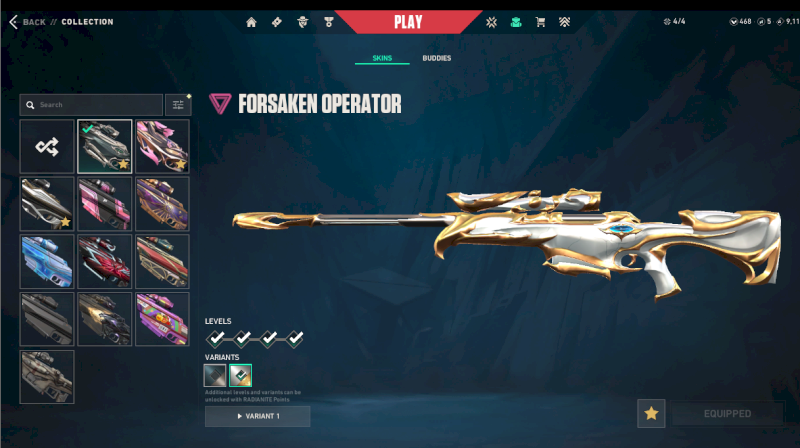This screenshot has height=448, width=800.
Task: Select the red and black Operator skin
Action: (105, 261)
